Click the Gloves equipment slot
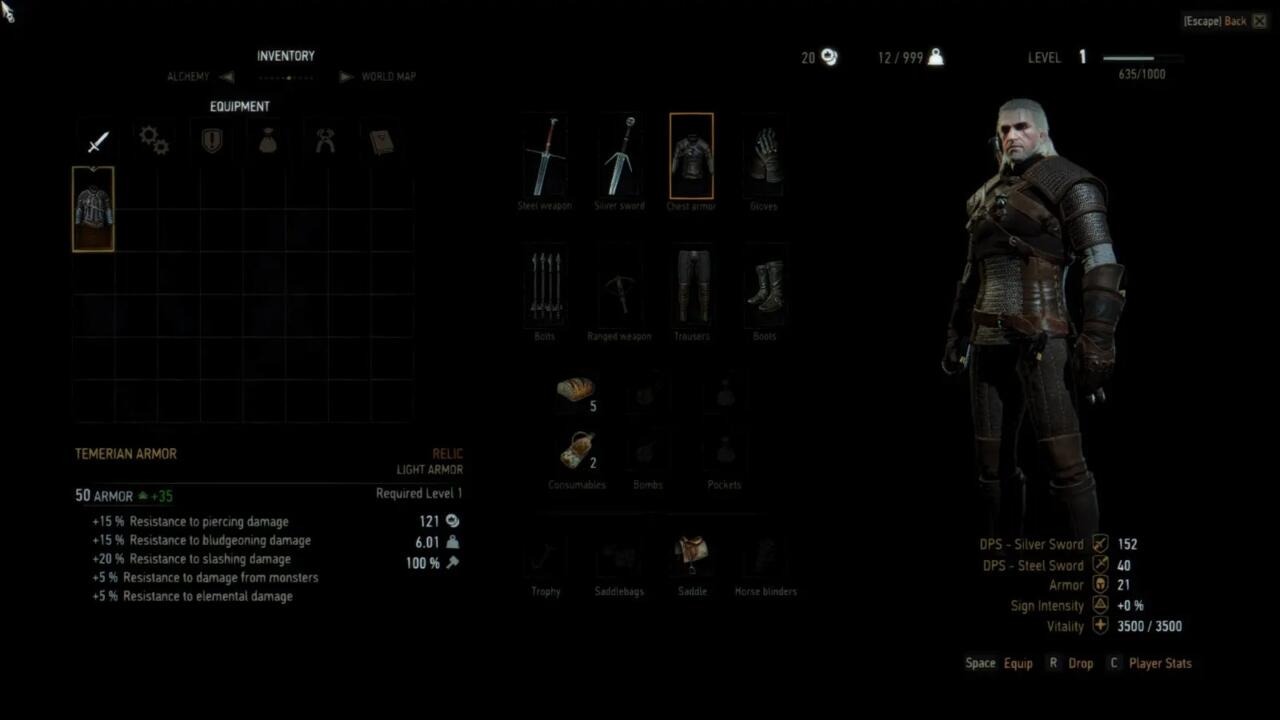This screenshot has width=1280, height=720. click(763, 155)
